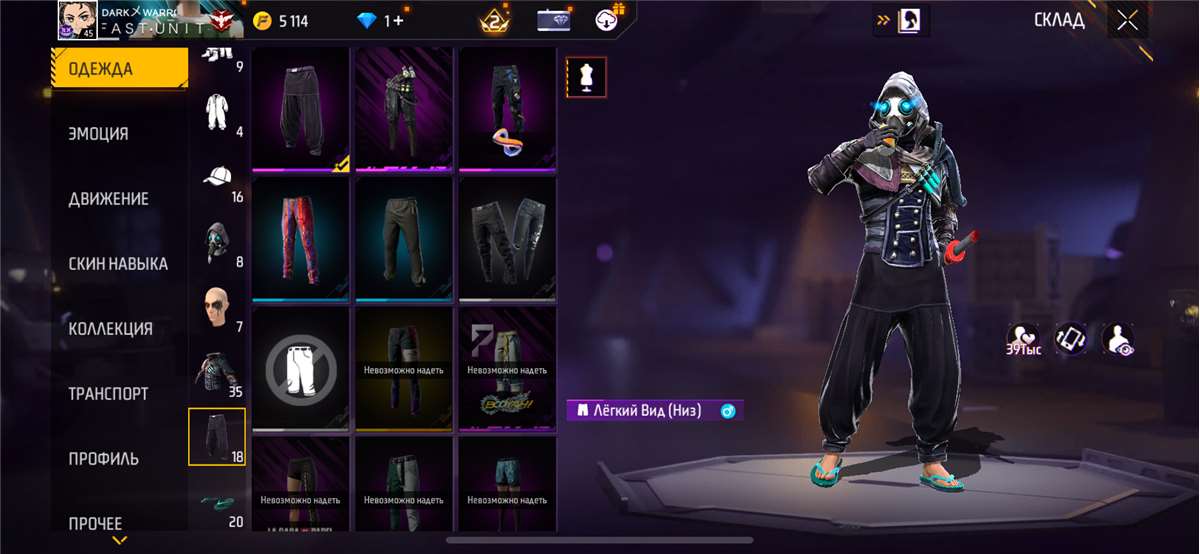Open the СКИН НАВЫКА category

click(x=119, y=264)
